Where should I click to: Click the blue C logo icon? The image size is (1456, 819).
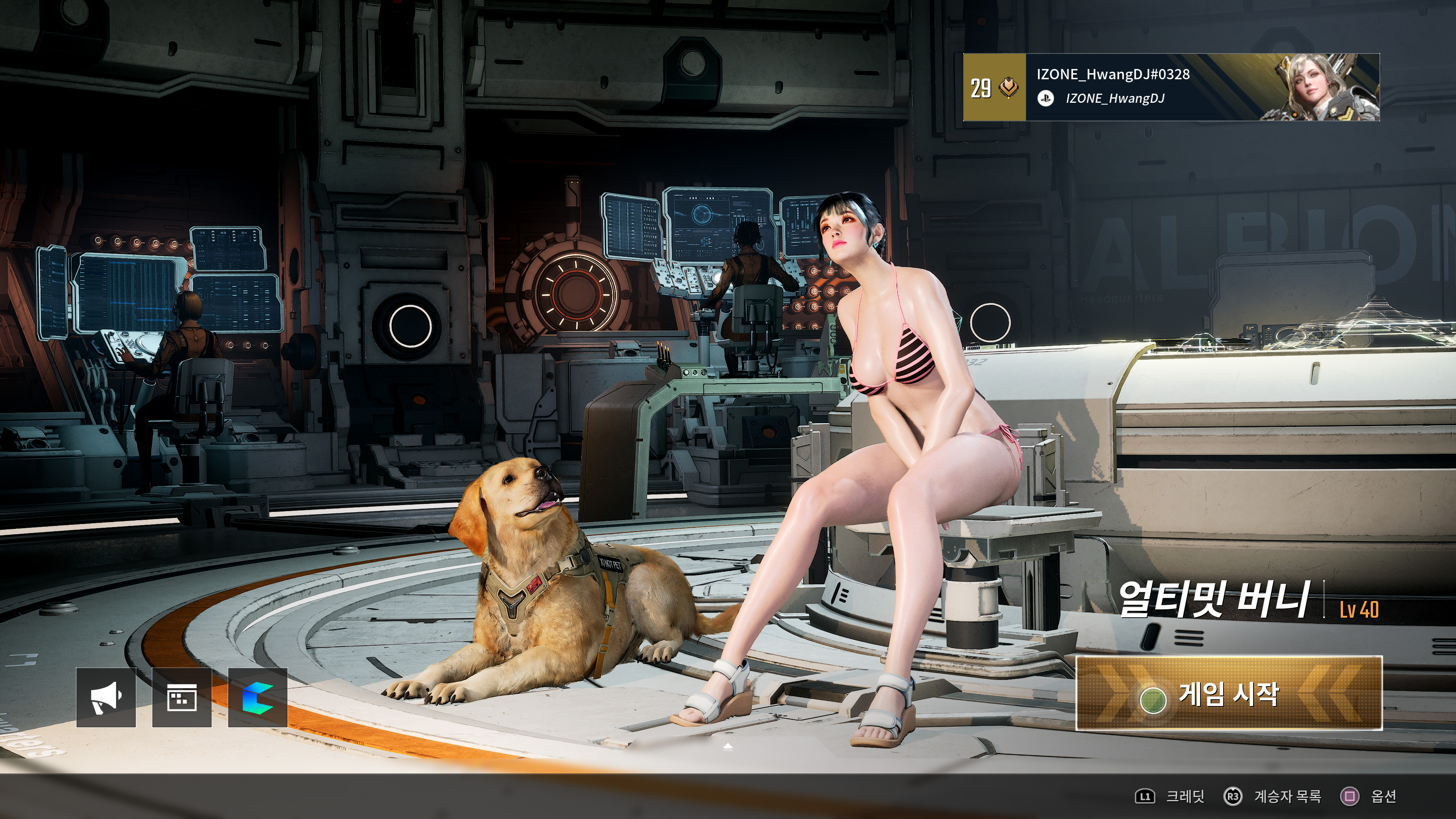tap(258, 698)
